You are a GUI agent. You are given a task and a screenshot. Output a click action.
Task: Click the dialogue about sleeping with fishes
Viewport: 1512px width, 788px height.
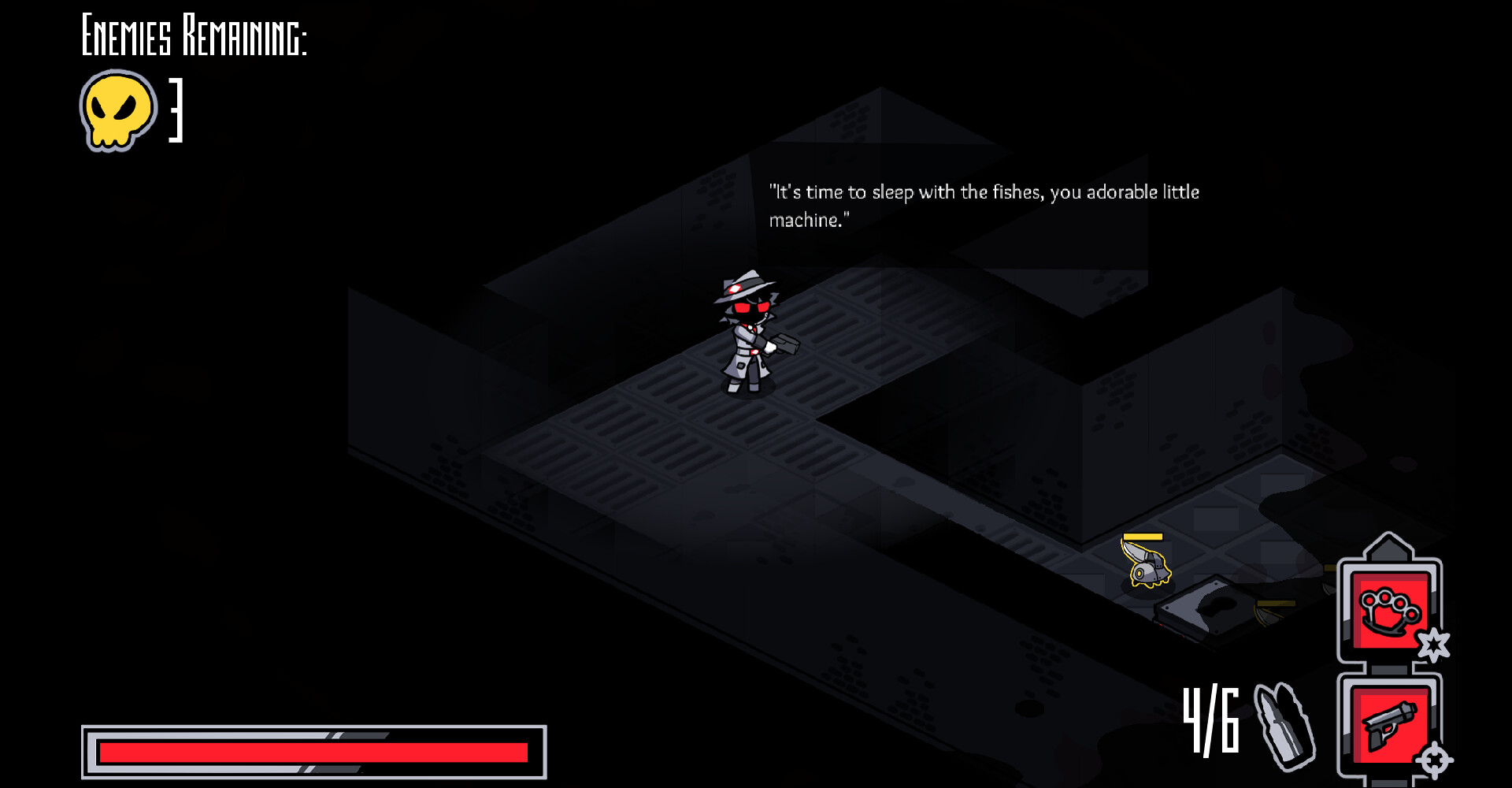[x=984, y=206]
